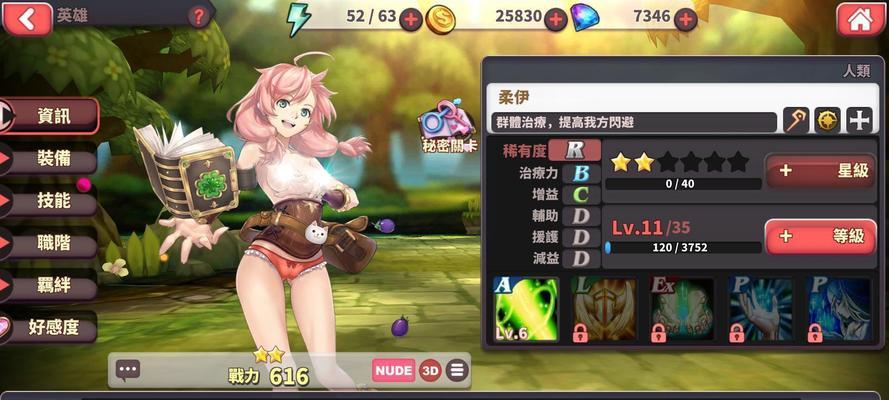Viewport: 889px width, 400px height.
Task: Show the 好感度 tab
Action: click(52, 327)
